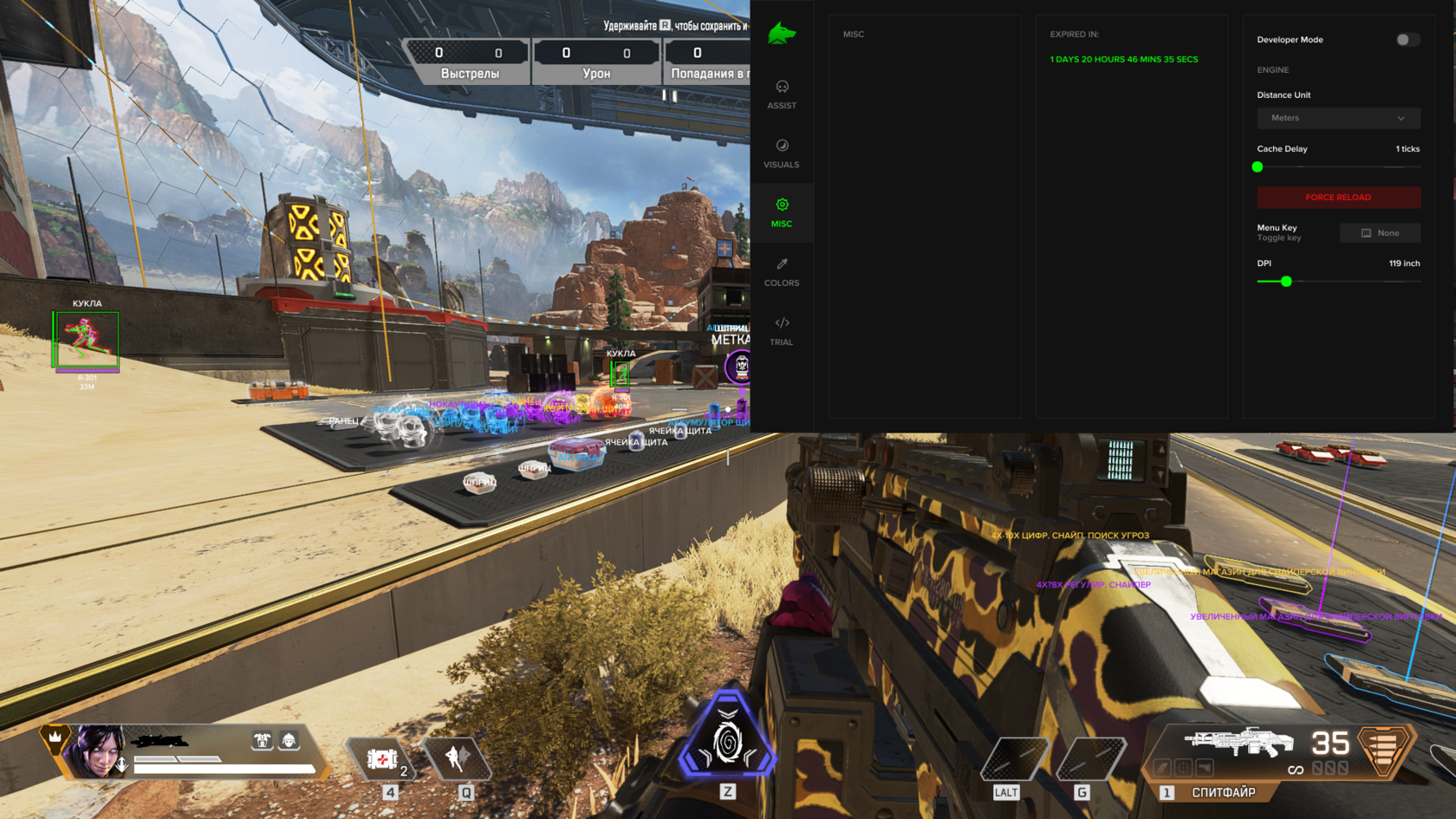The width and height of the screenshot is (1456, 819).
Task: Click the Cache Delay slider handle
Action: click(1258, 166)
